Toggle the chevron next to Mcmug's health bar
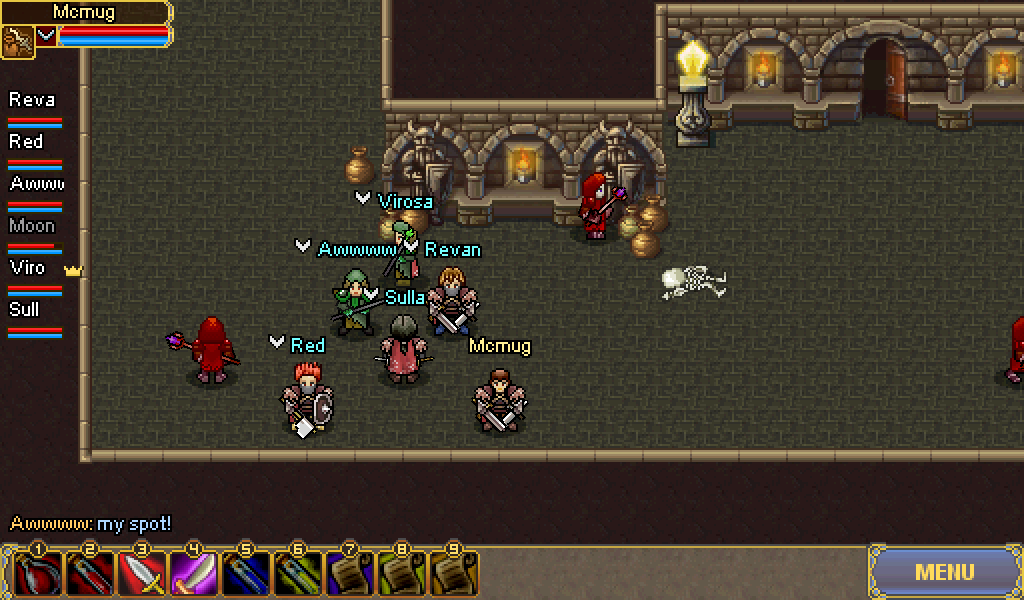 tap(46, 36)
